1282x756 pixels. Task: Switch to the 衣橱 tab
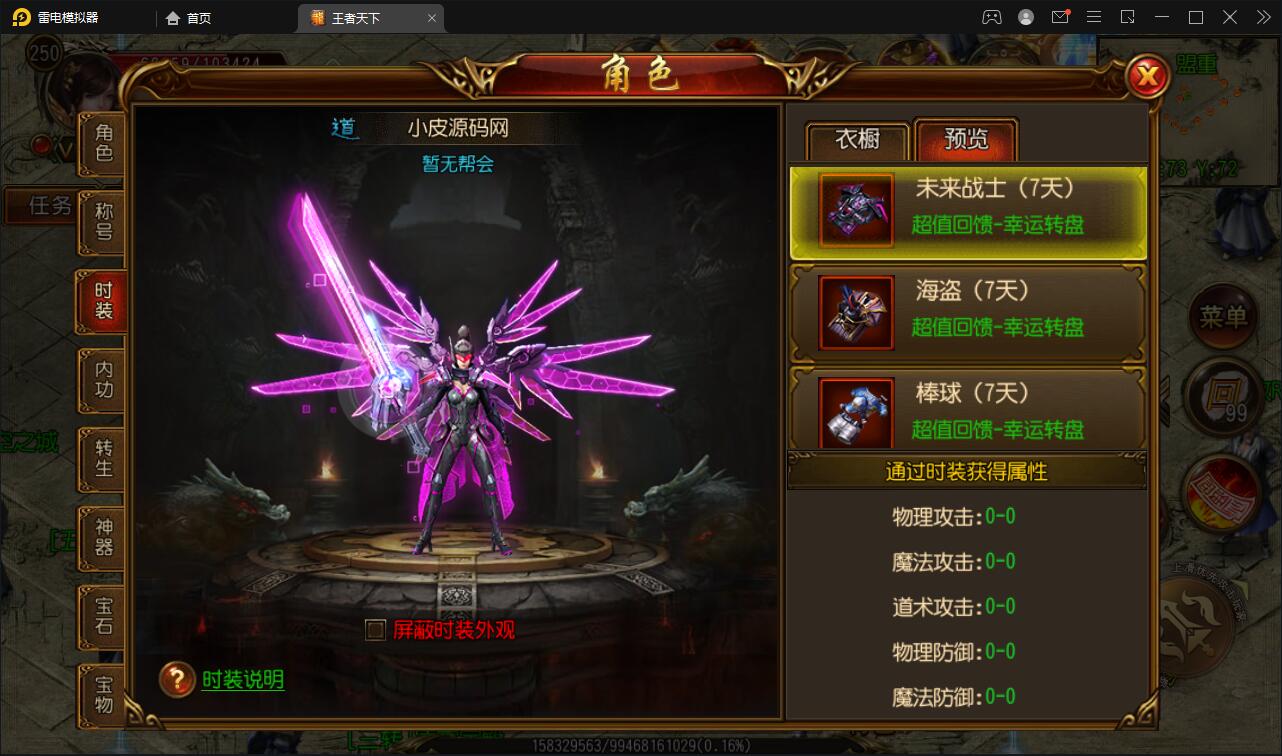[855, 141]
